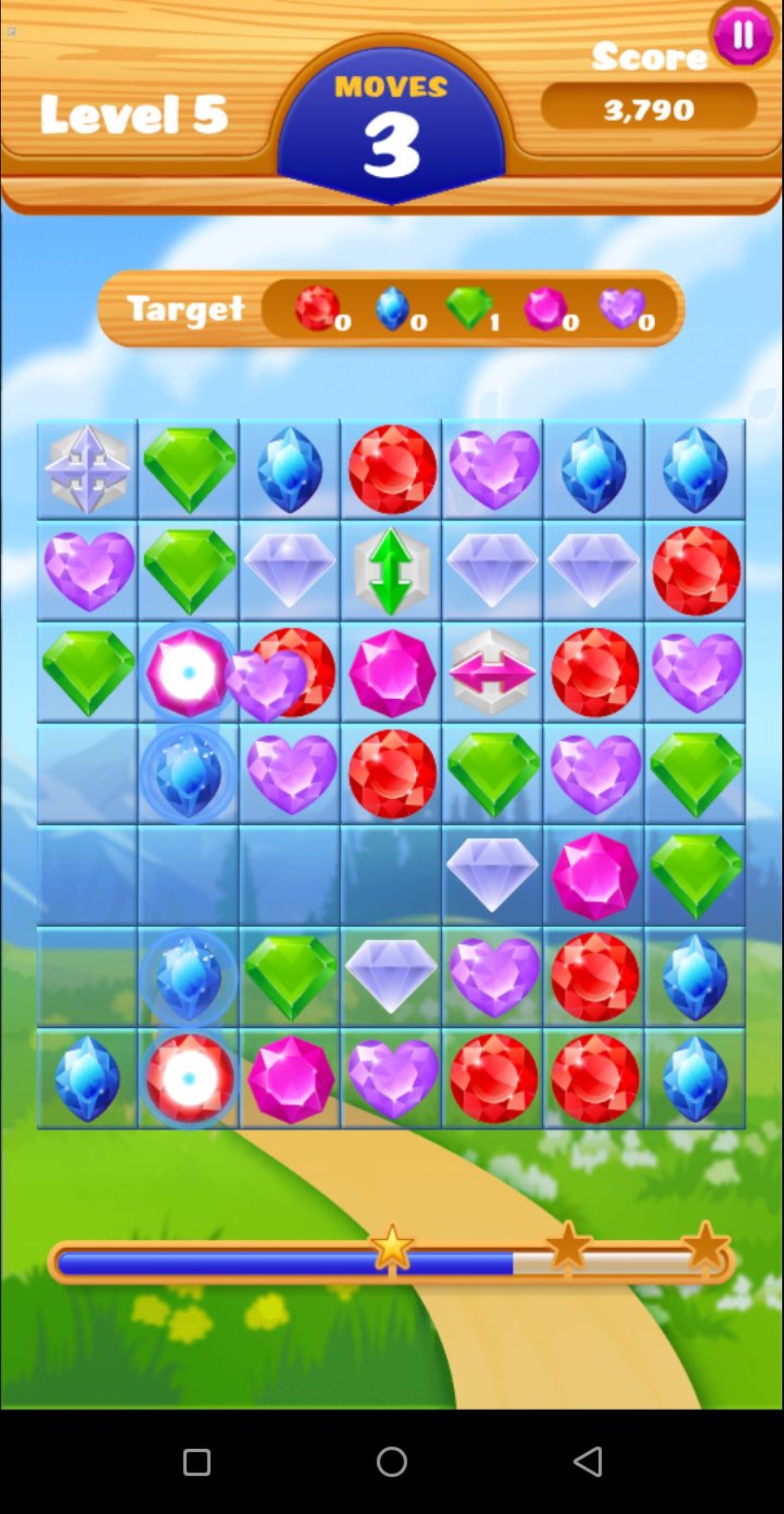Select the pink gem target icon
The height and width of the screenshot is (1514, 784).
pos(546,308)
